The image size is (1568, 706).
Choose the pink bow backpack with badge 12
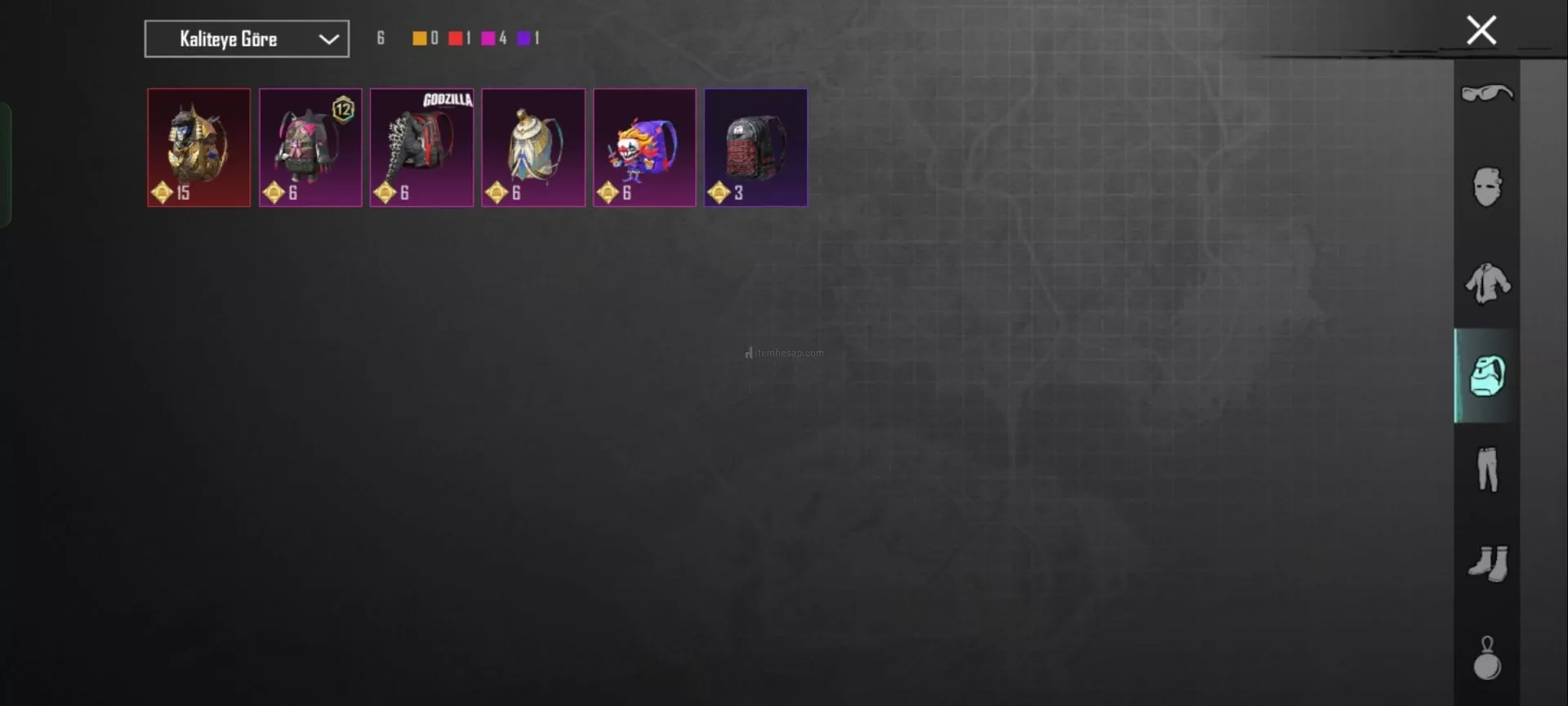tap(310, 148)
